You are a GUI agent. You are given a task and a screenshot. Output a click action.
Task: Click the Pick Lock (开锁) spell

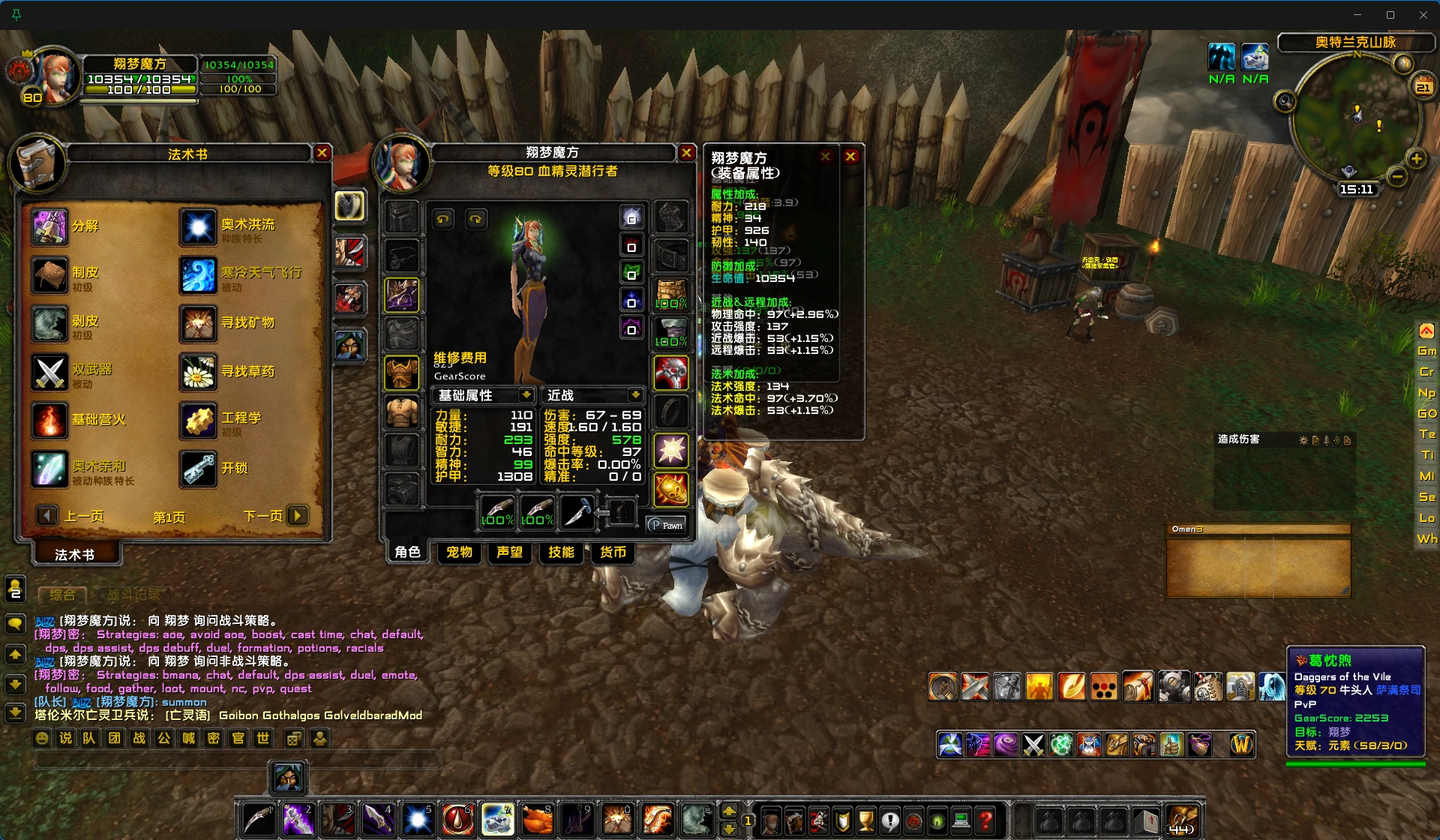pos(198,469)
